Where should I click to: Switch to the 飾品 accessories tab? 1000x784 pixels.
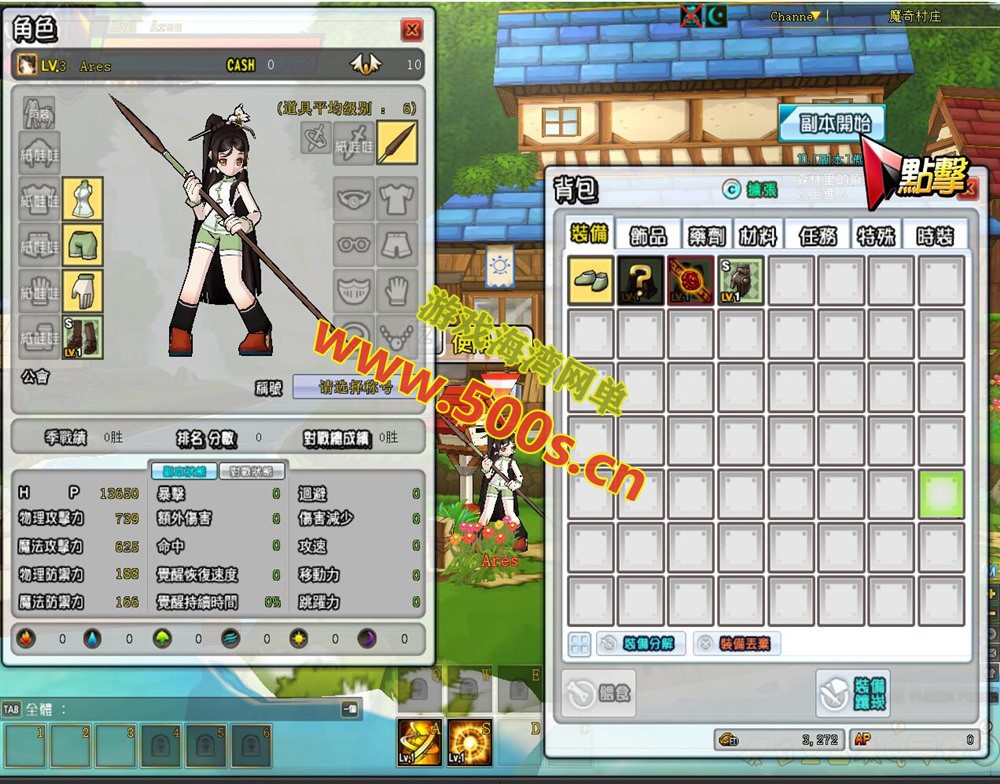click(648, 235)
